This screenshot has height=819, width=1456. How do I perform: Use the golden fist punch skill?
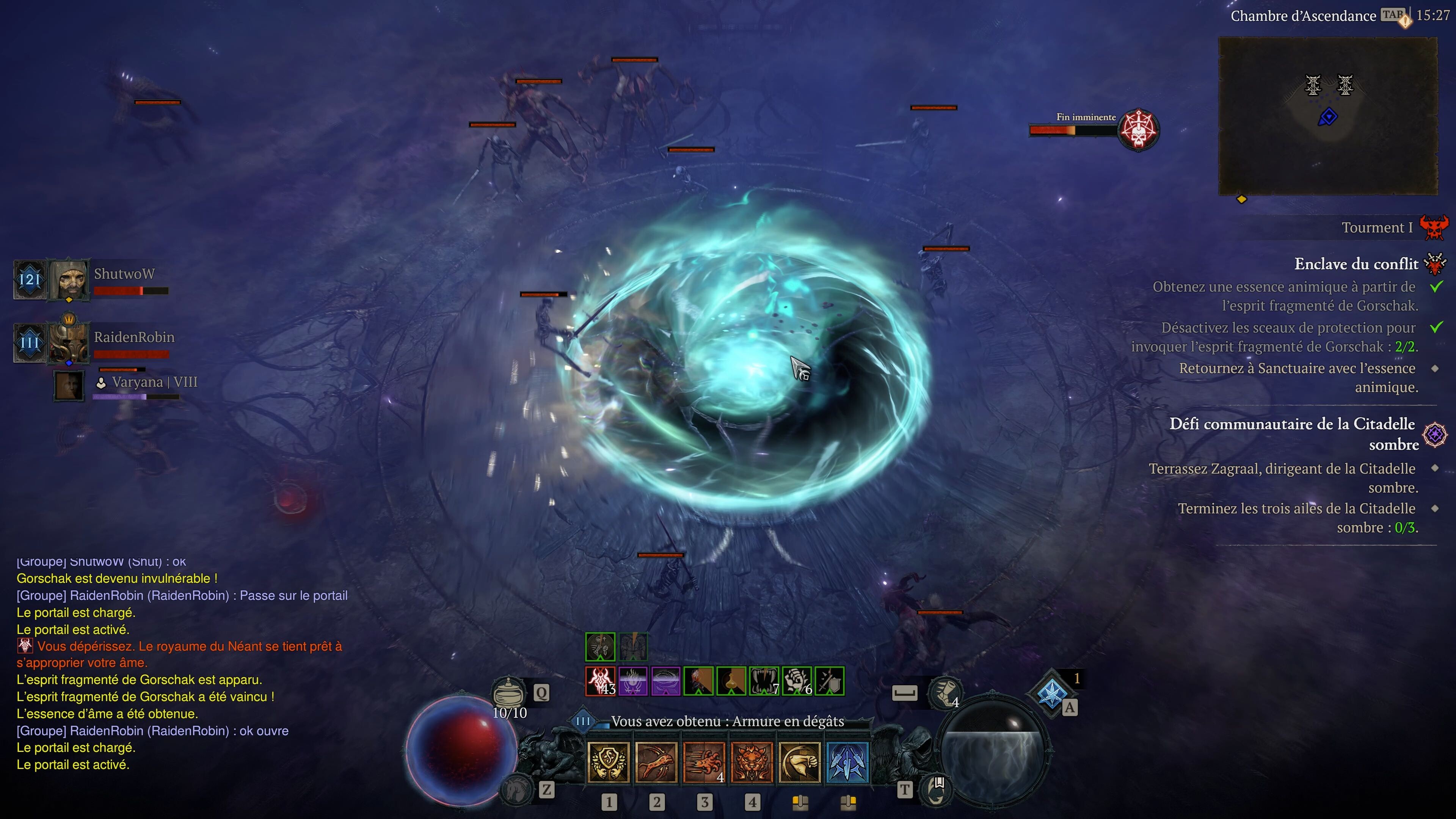[x=799, y=763]
